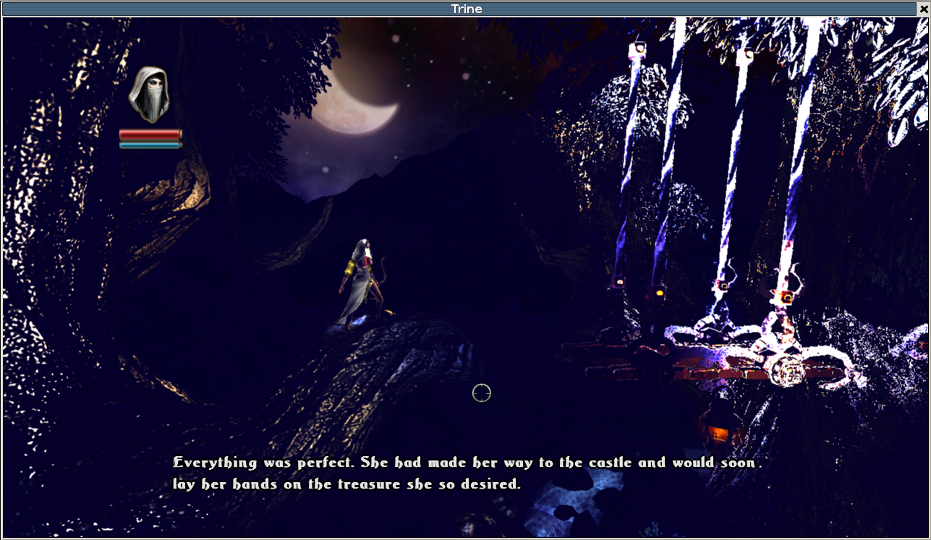Click the hooded thief character portrait
This screenshot has width=931, height=540.
tap(150, 95)
